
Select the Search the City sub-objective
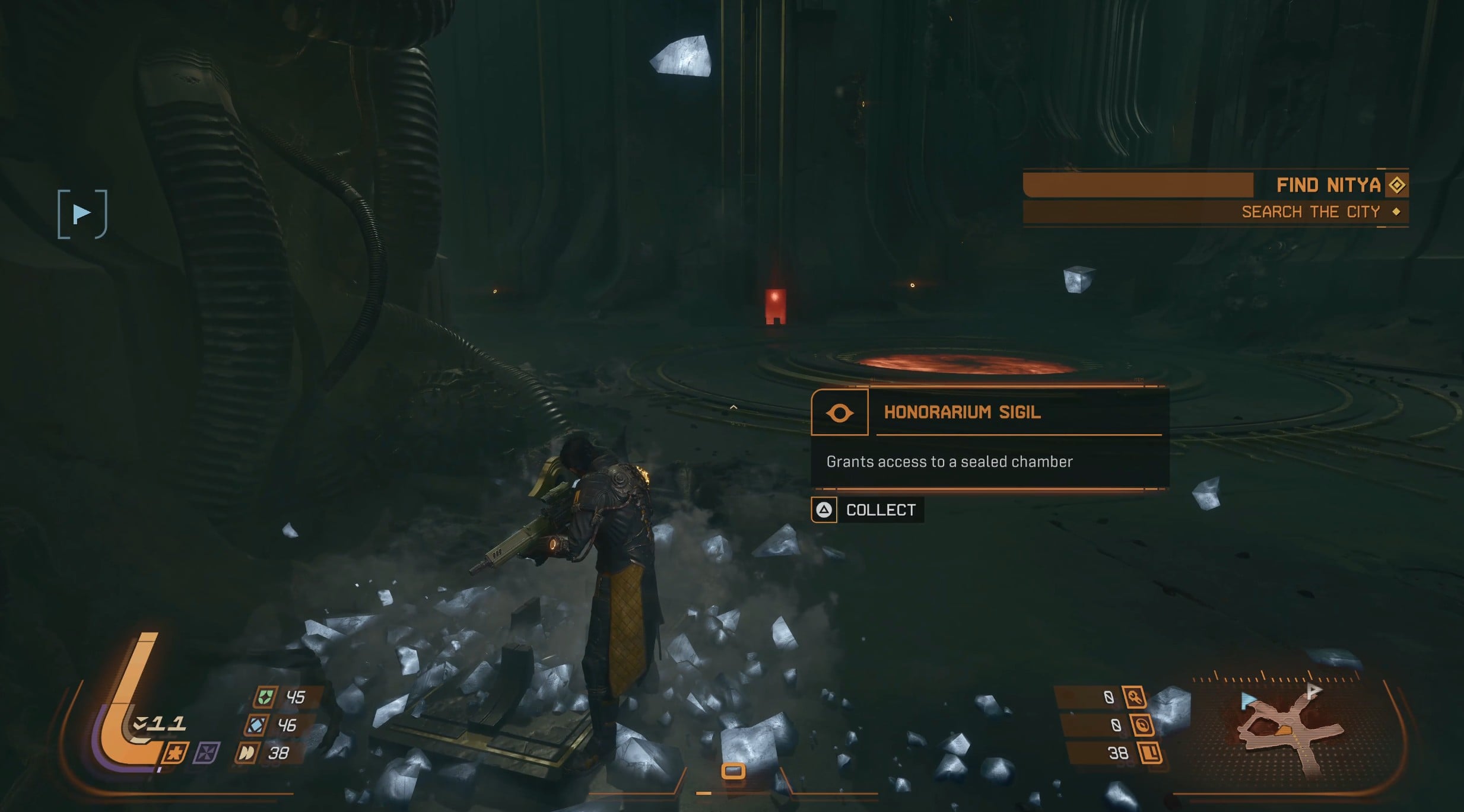click(x=1310, y=212)
